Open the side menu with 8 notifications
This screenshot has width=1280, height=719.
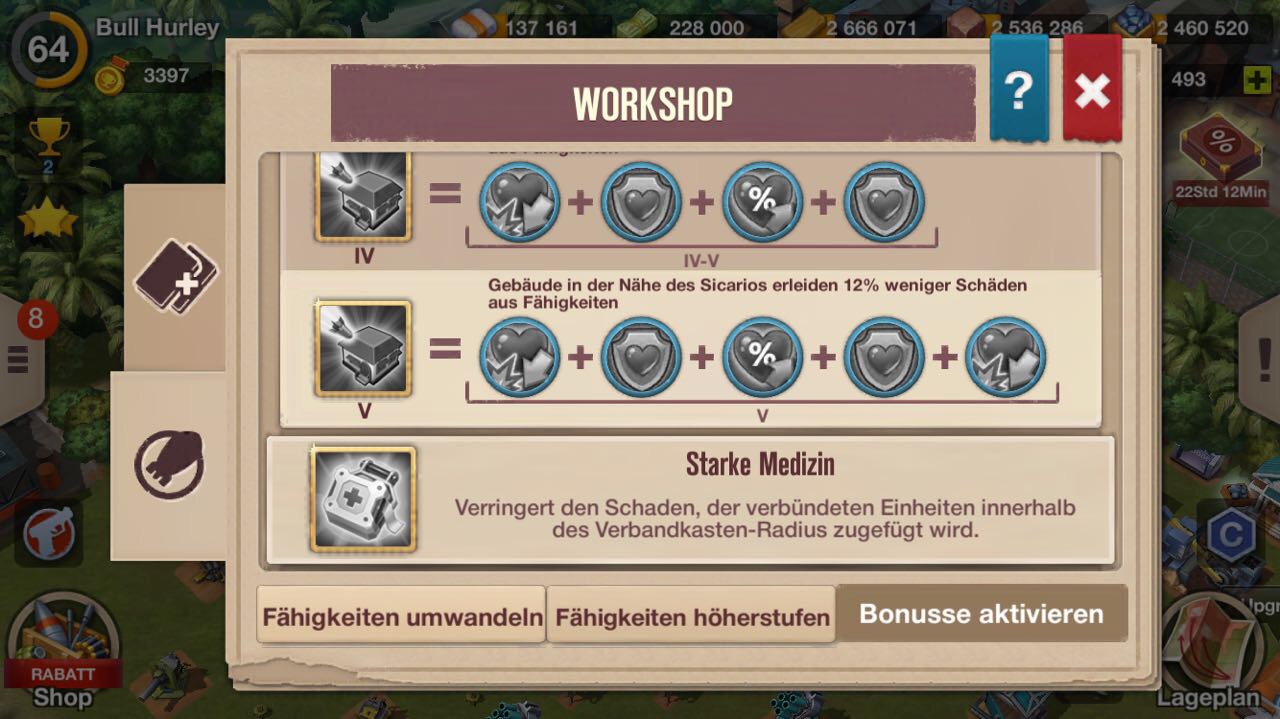(x=20, y=355)
